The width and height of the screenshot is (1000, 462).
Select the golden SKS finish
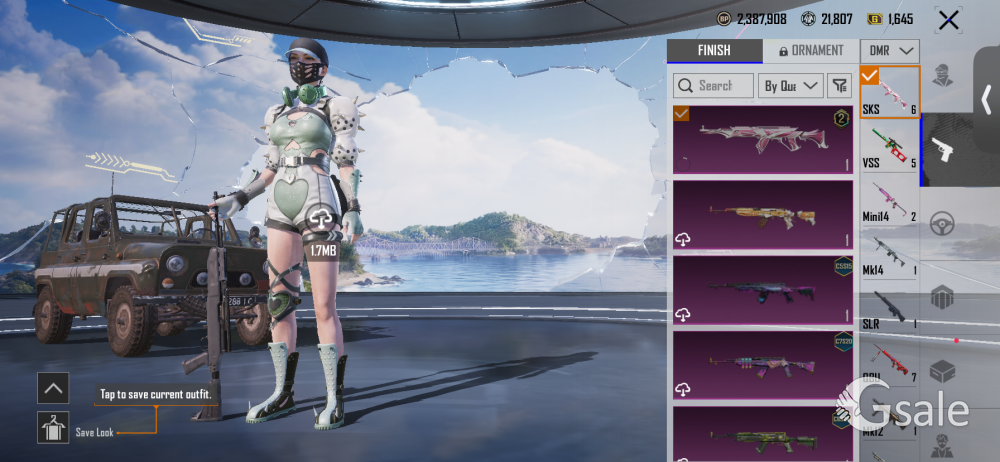(x=763, y=214)
